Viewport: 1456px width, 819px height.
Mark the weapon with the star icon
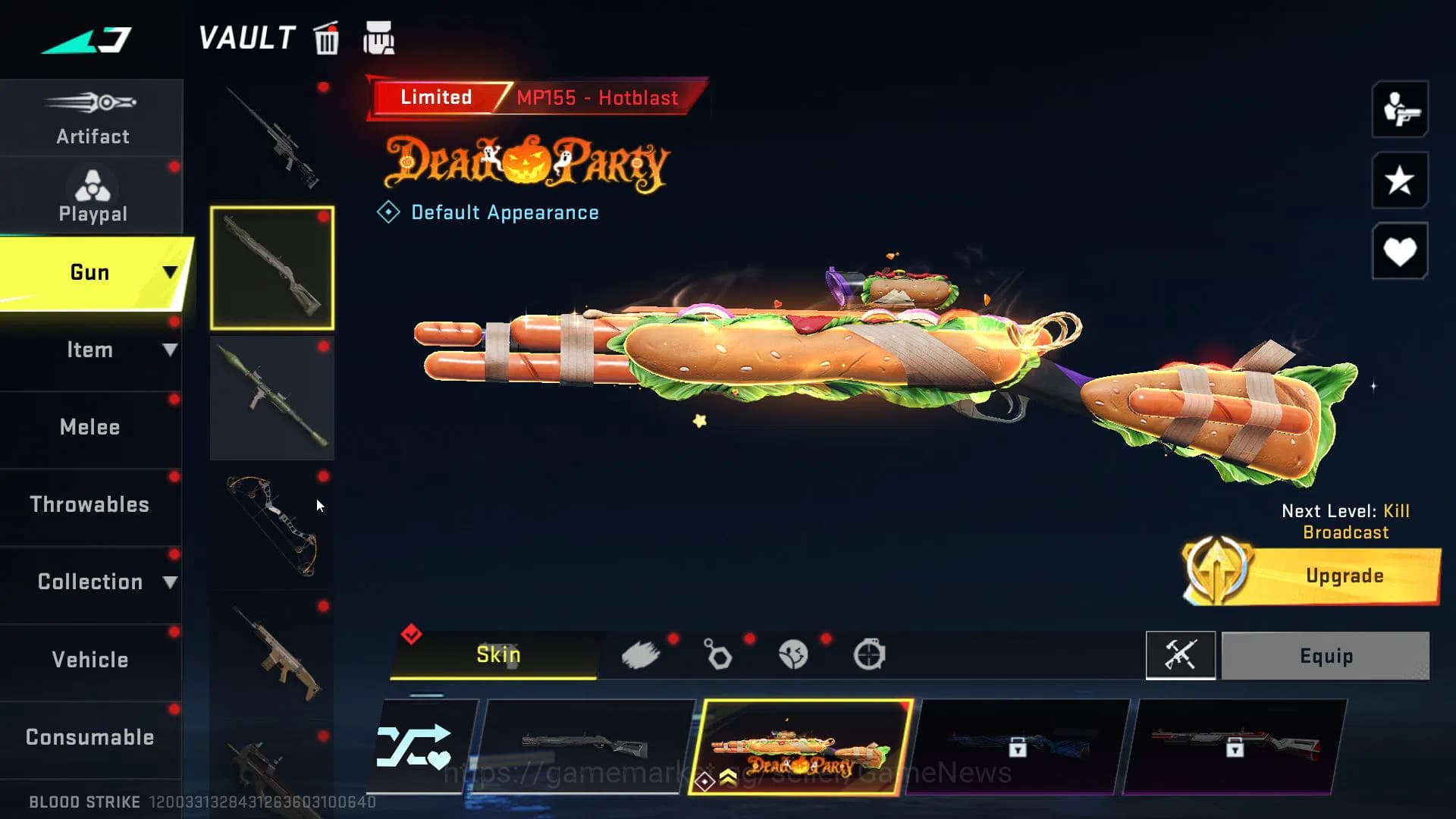[x=1399, y=182]
